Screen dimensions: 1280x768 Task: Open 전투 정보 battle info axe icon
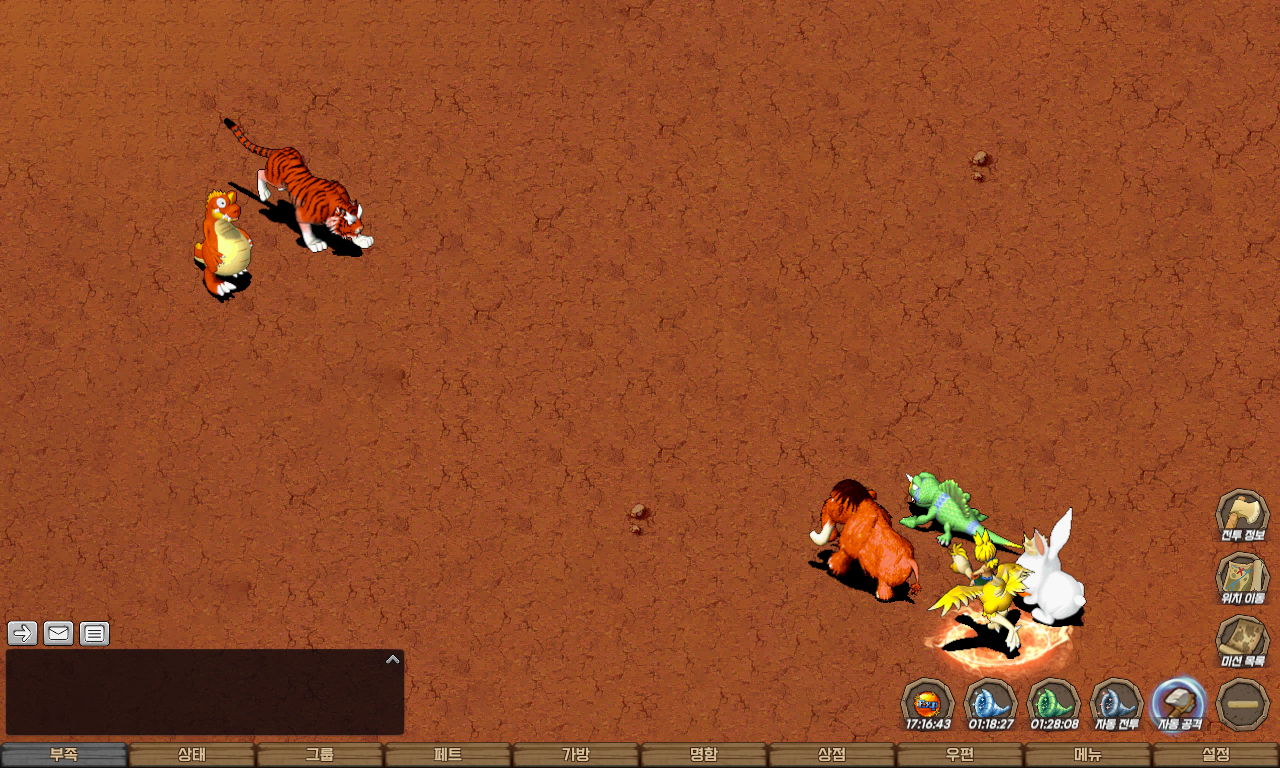1242,514
